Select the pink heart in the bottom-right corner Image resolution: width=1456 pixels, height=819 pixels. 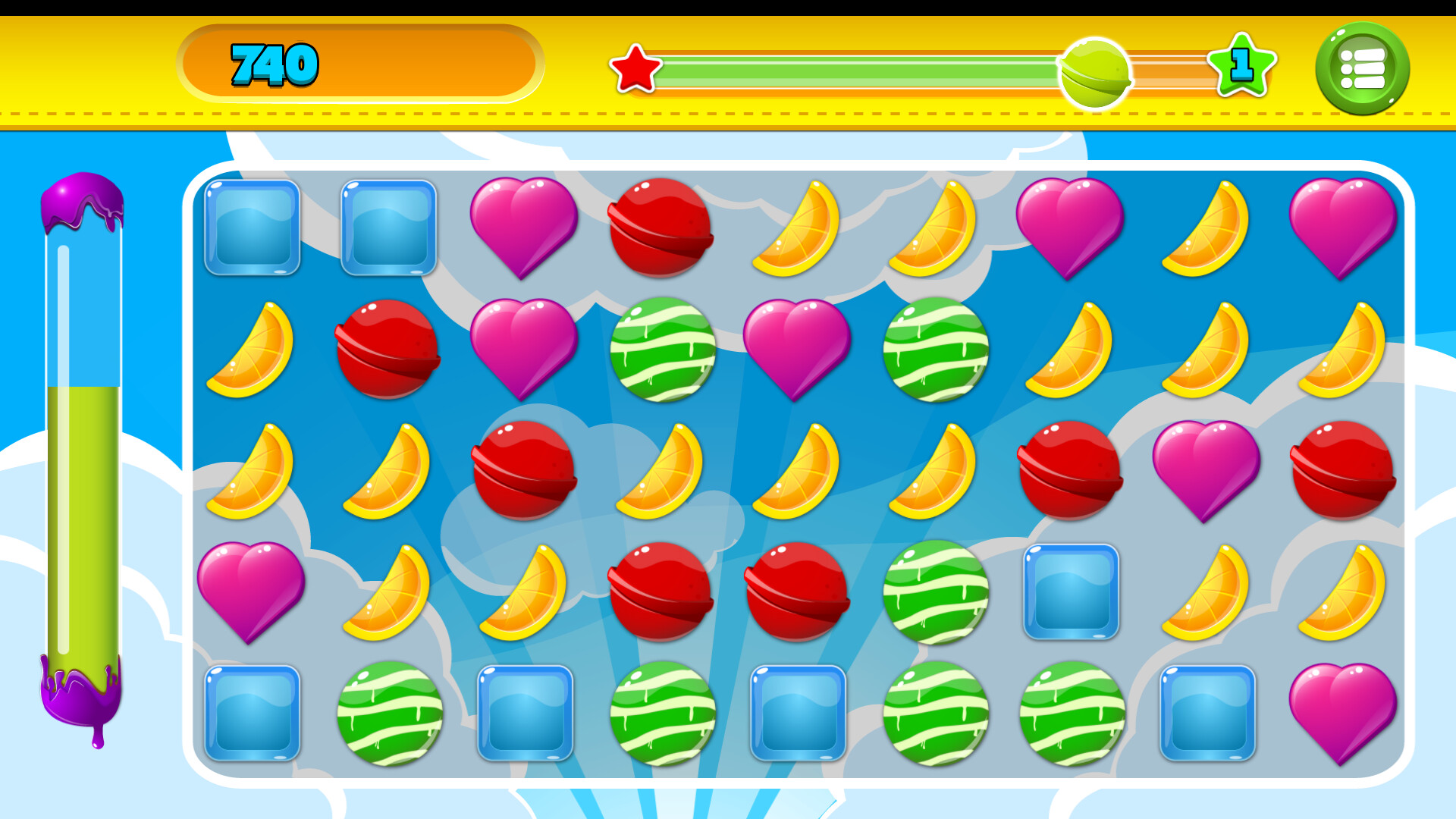pyautogui.click(x=1342, y=709)
